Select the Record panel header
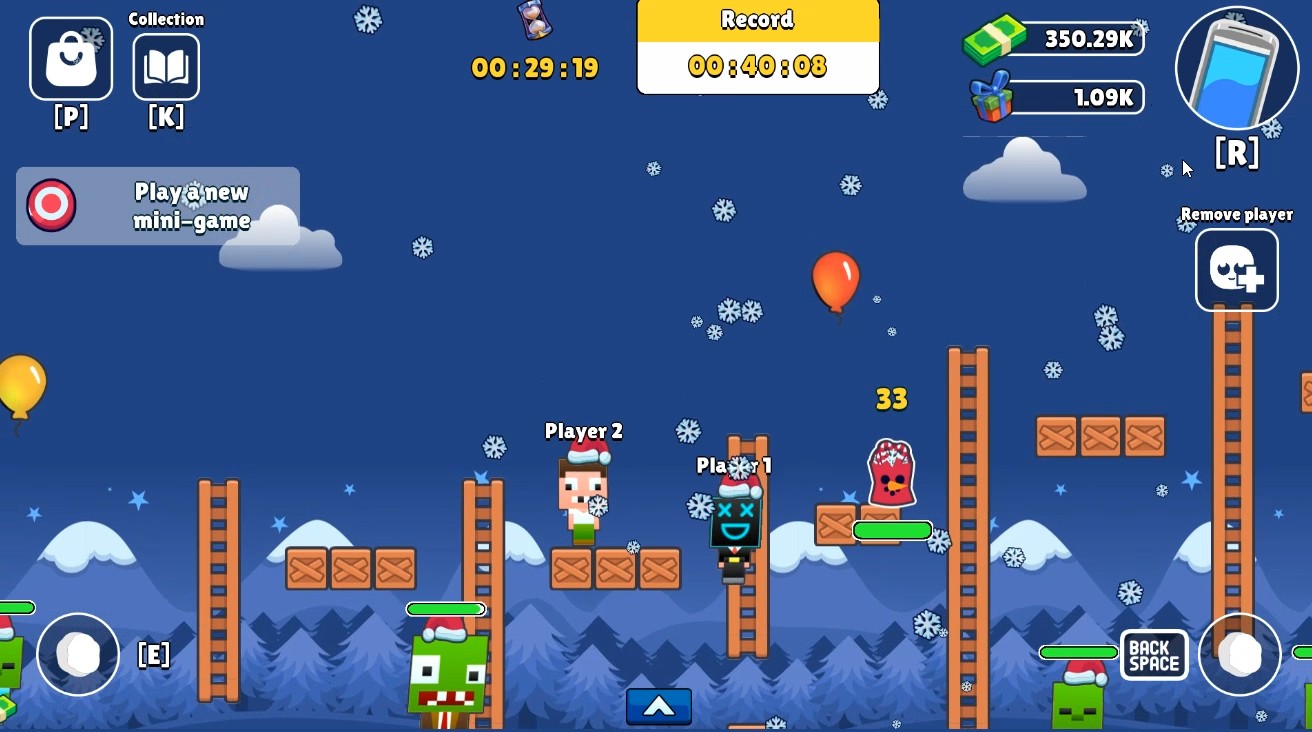 (757, 19)
